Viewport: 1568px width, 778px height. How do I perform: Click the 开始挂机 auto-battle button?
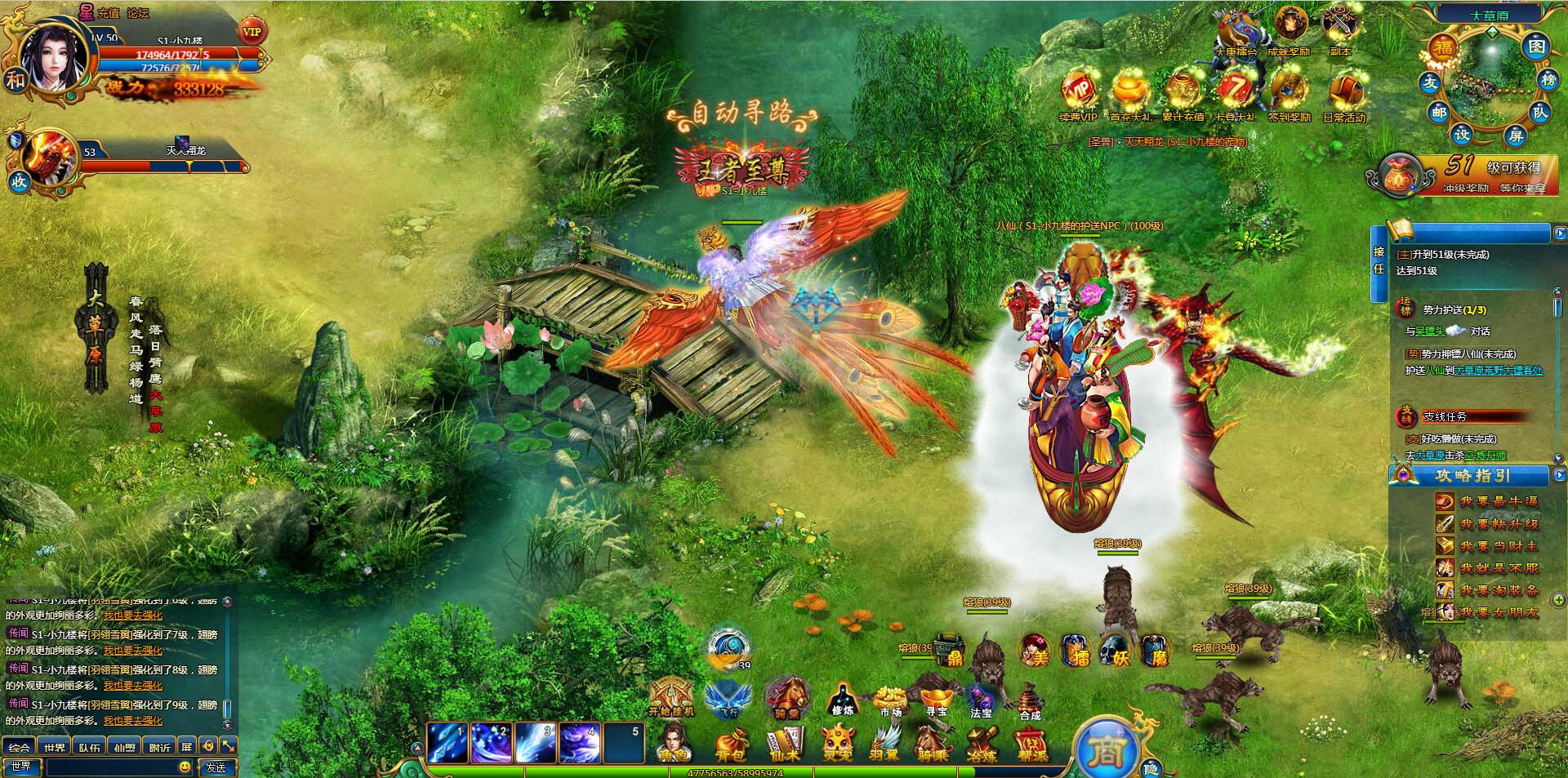[x=671, y=698]
